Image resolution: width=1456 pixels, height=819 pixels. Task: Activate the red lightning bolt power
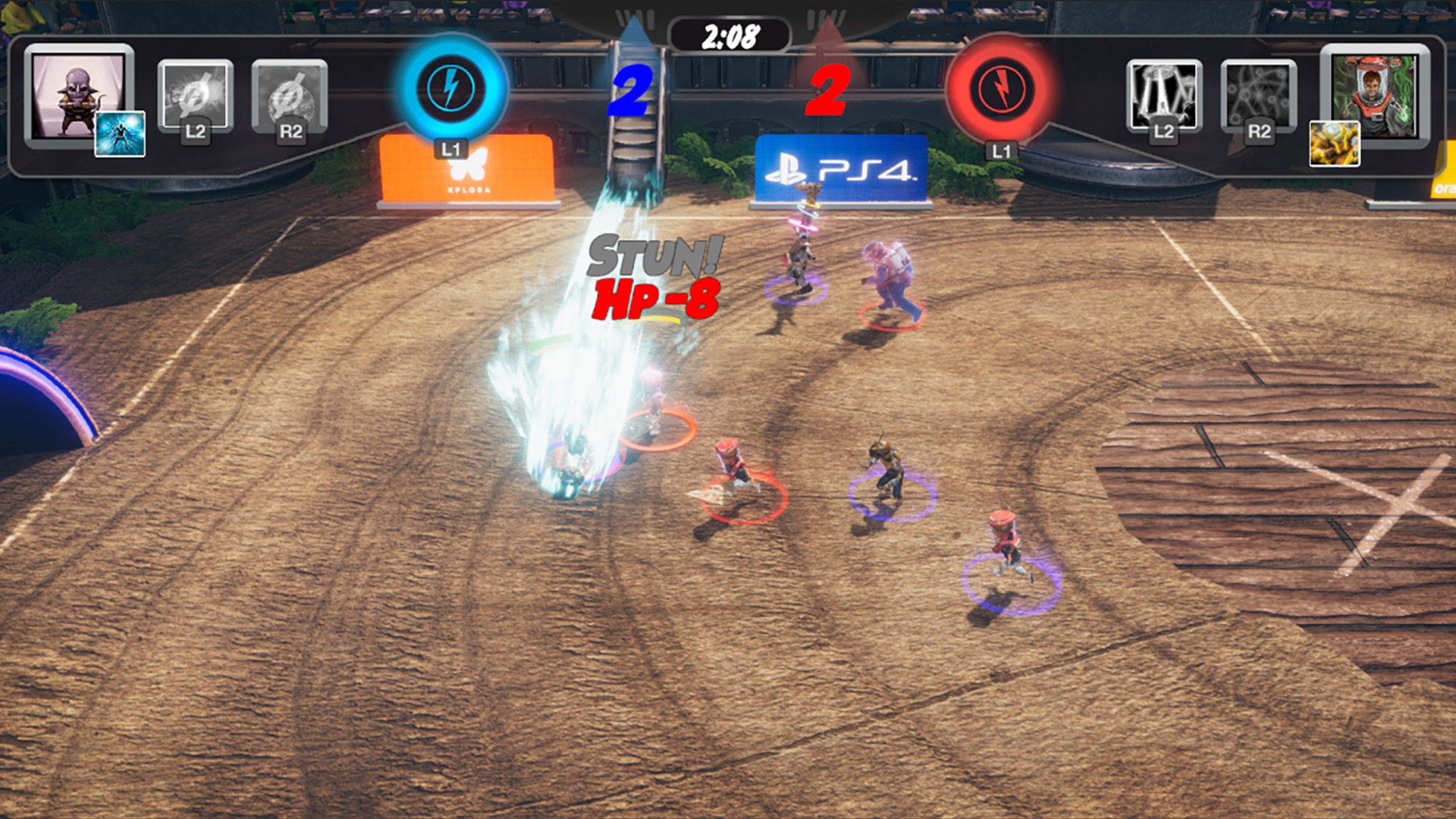(x=1001, y=88)
